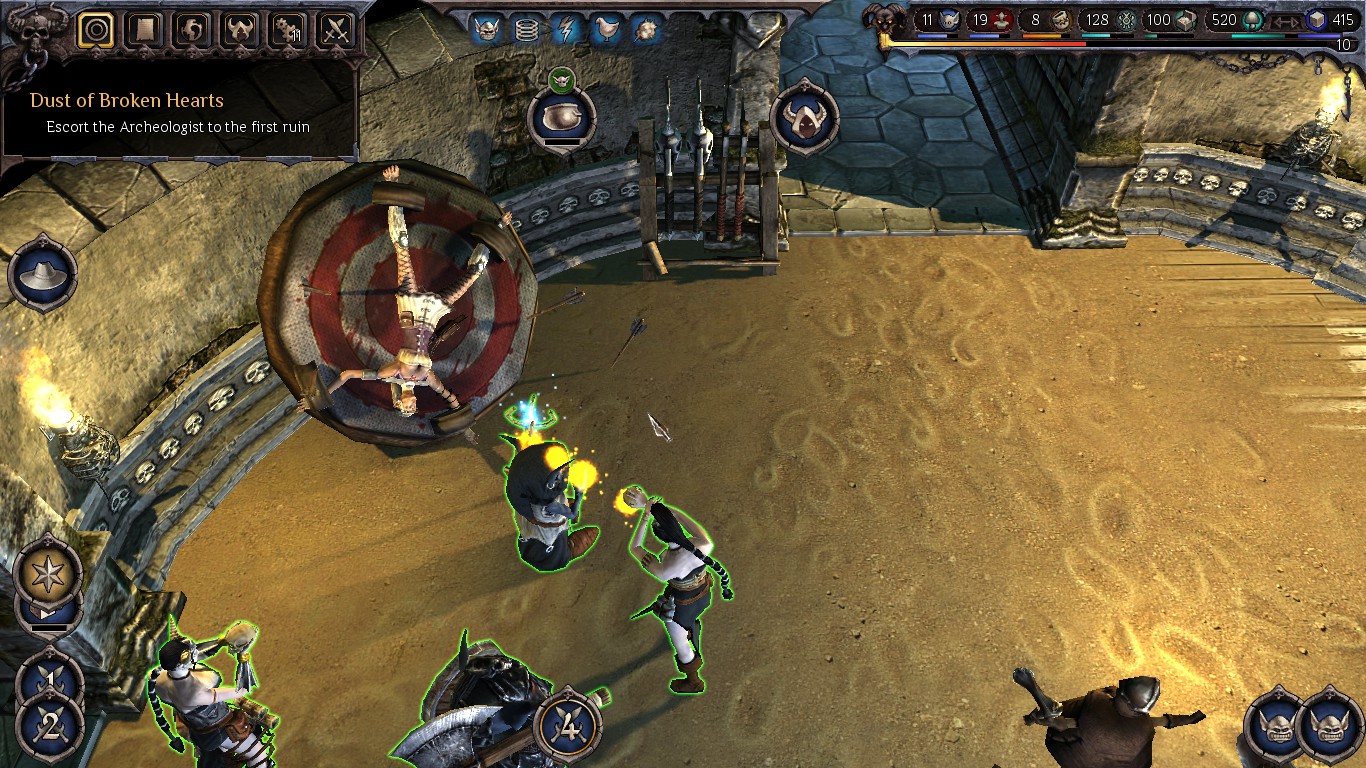
Task: Select the concentric rings tab in top-left bar
Action: pyautogui.click(x=95, y=30)
